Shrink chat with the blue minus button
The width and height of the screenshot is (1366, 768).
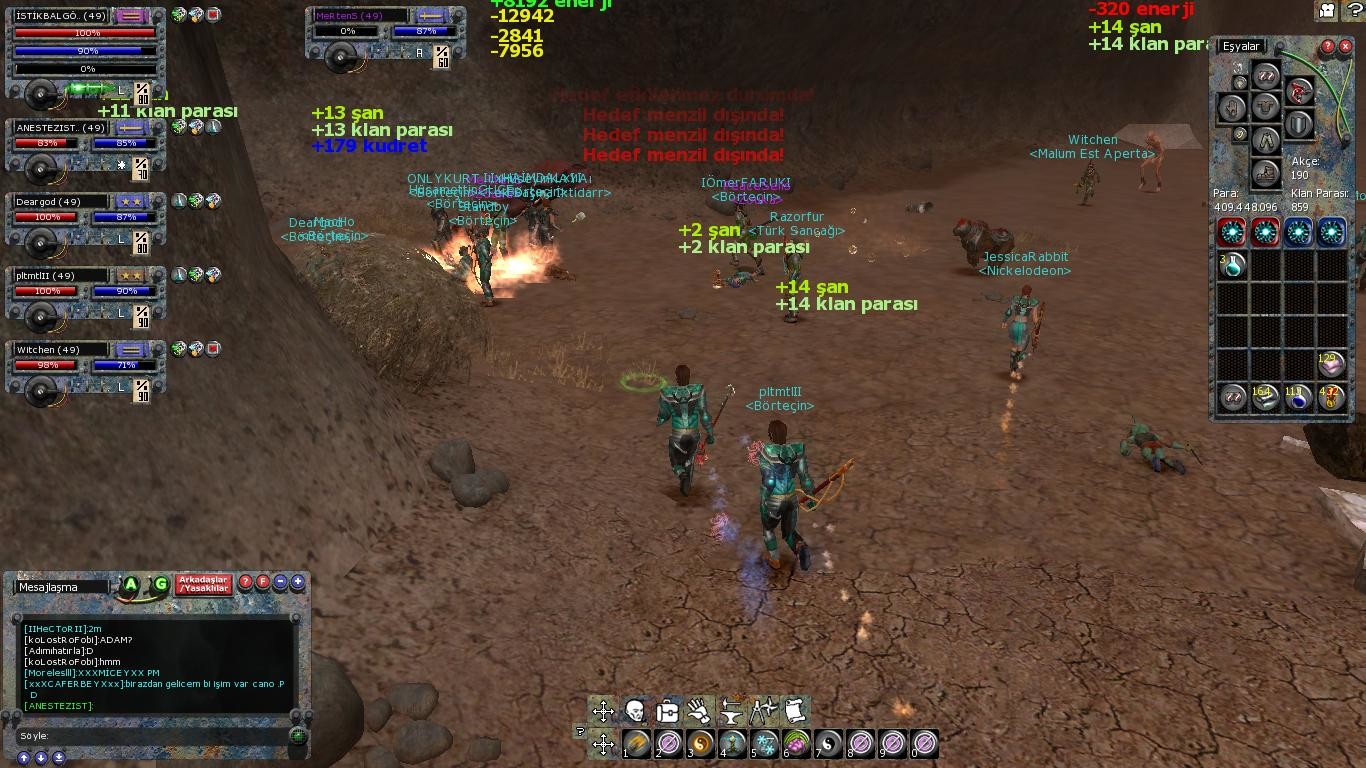click(x=281, y=582)
